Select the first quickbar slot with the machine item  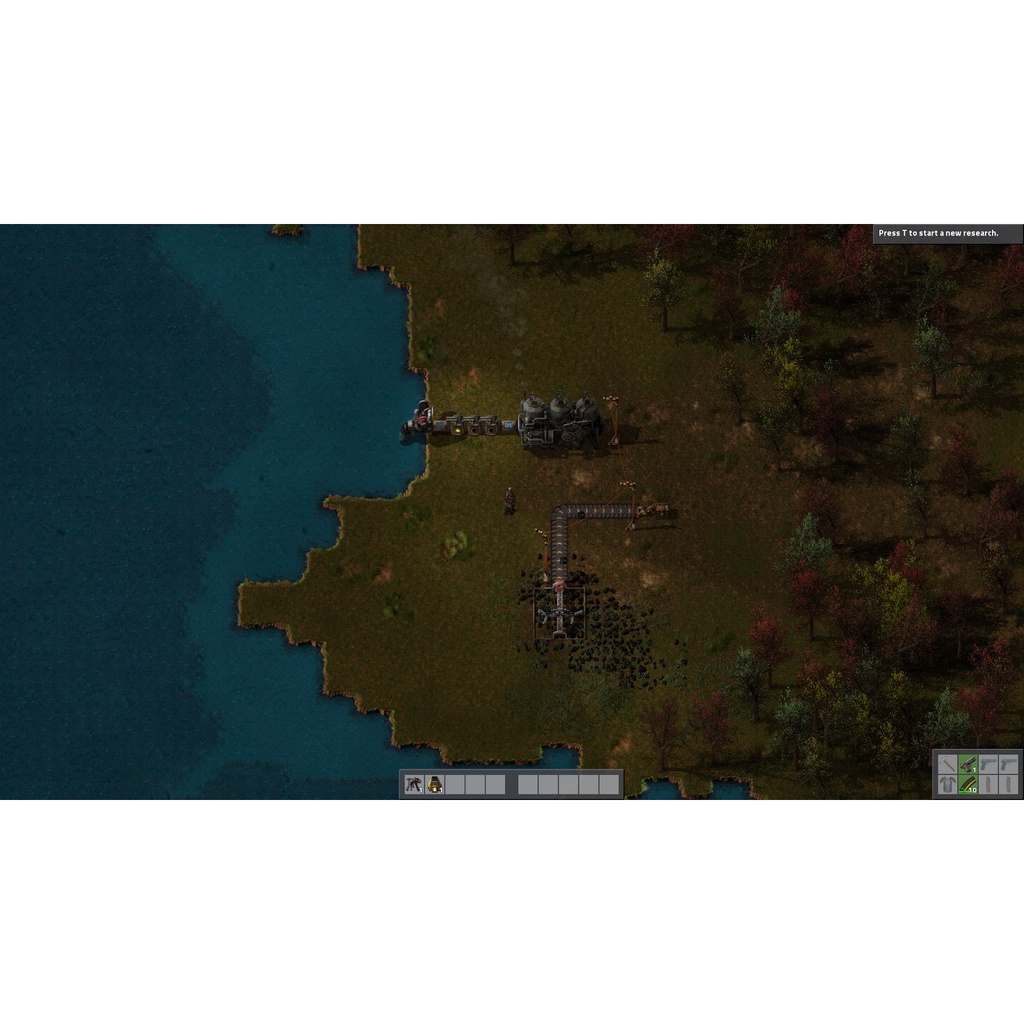414,784
